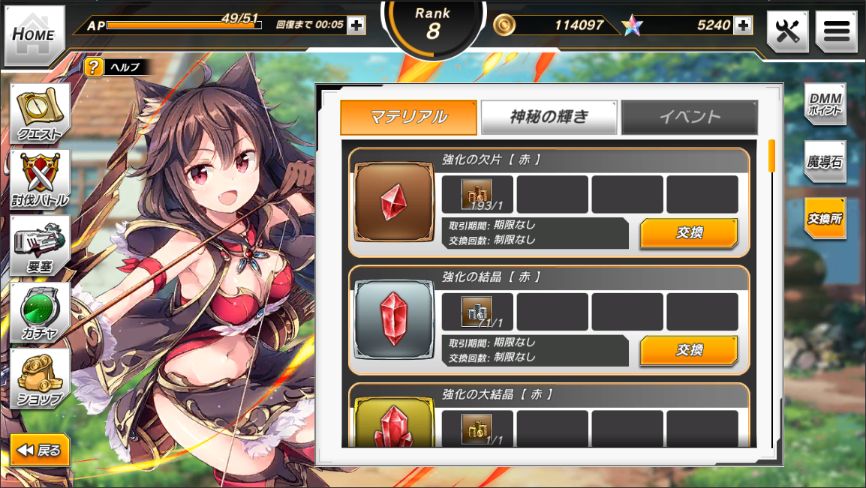
Task: Switch to the 神秘の輝き tab
Action: point(549,117)
